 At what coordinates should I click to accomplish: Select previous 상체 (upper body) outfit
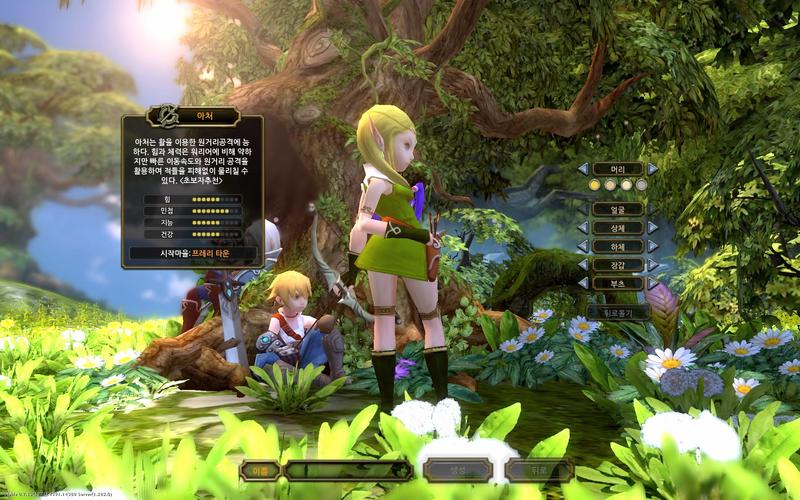coord(583,228)
